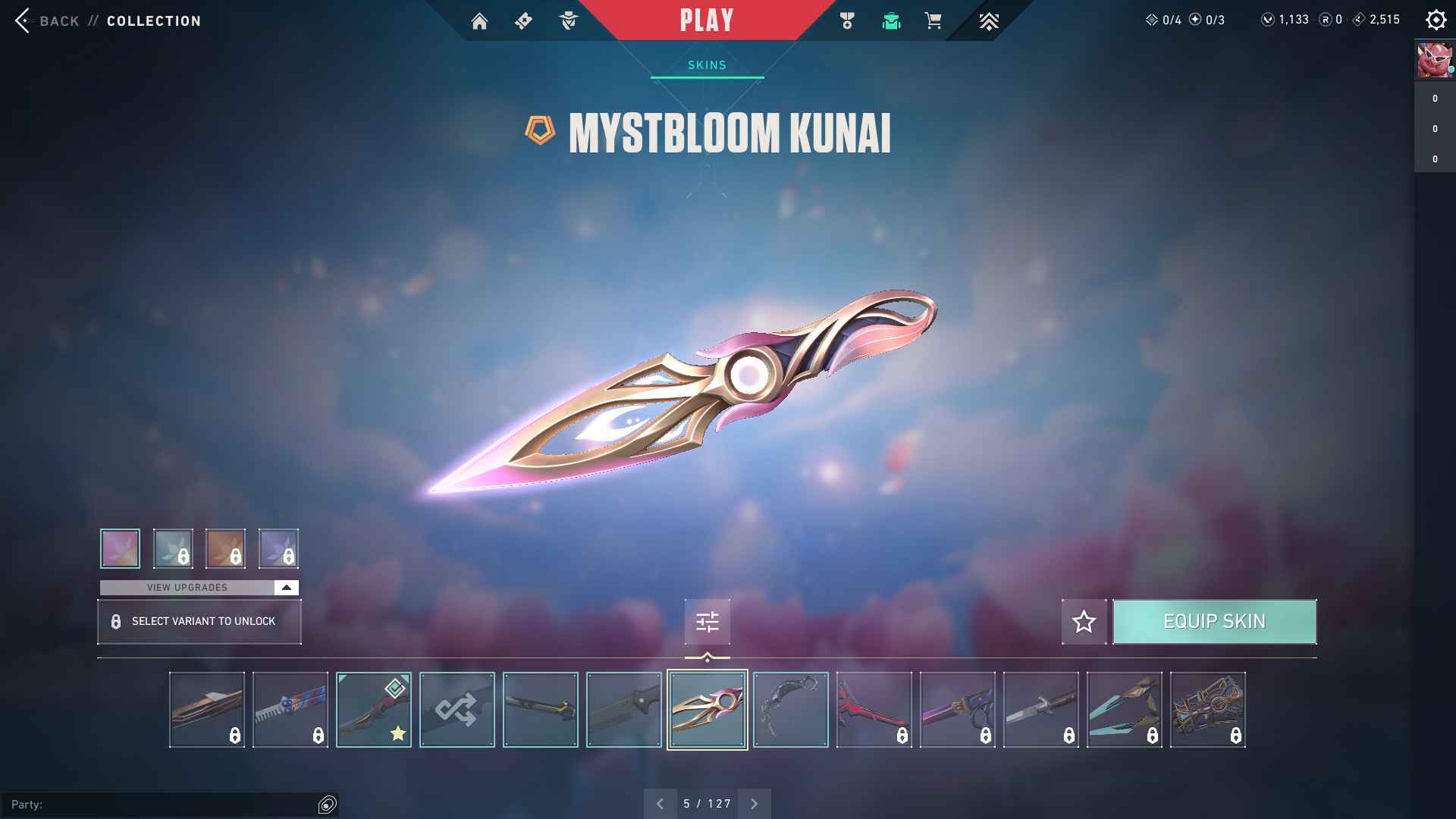Image resolution: width=1456 pixels, height=819 pixels.
Task: Favorite this skin with the star button
Action: coord(1084,622)
